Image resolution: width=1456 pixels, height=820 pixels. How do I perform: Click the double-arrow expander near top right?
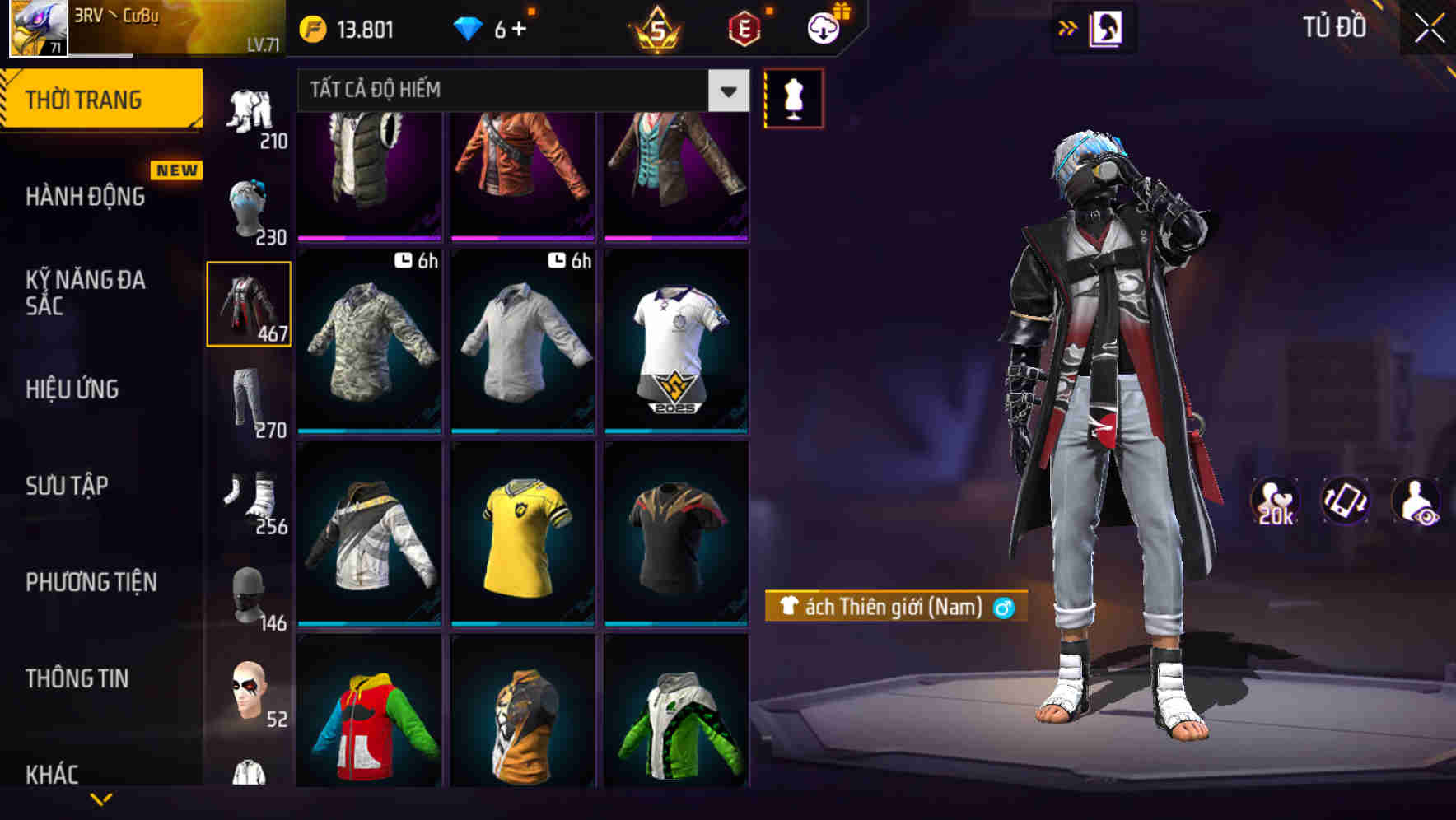tap(1068, 27)
